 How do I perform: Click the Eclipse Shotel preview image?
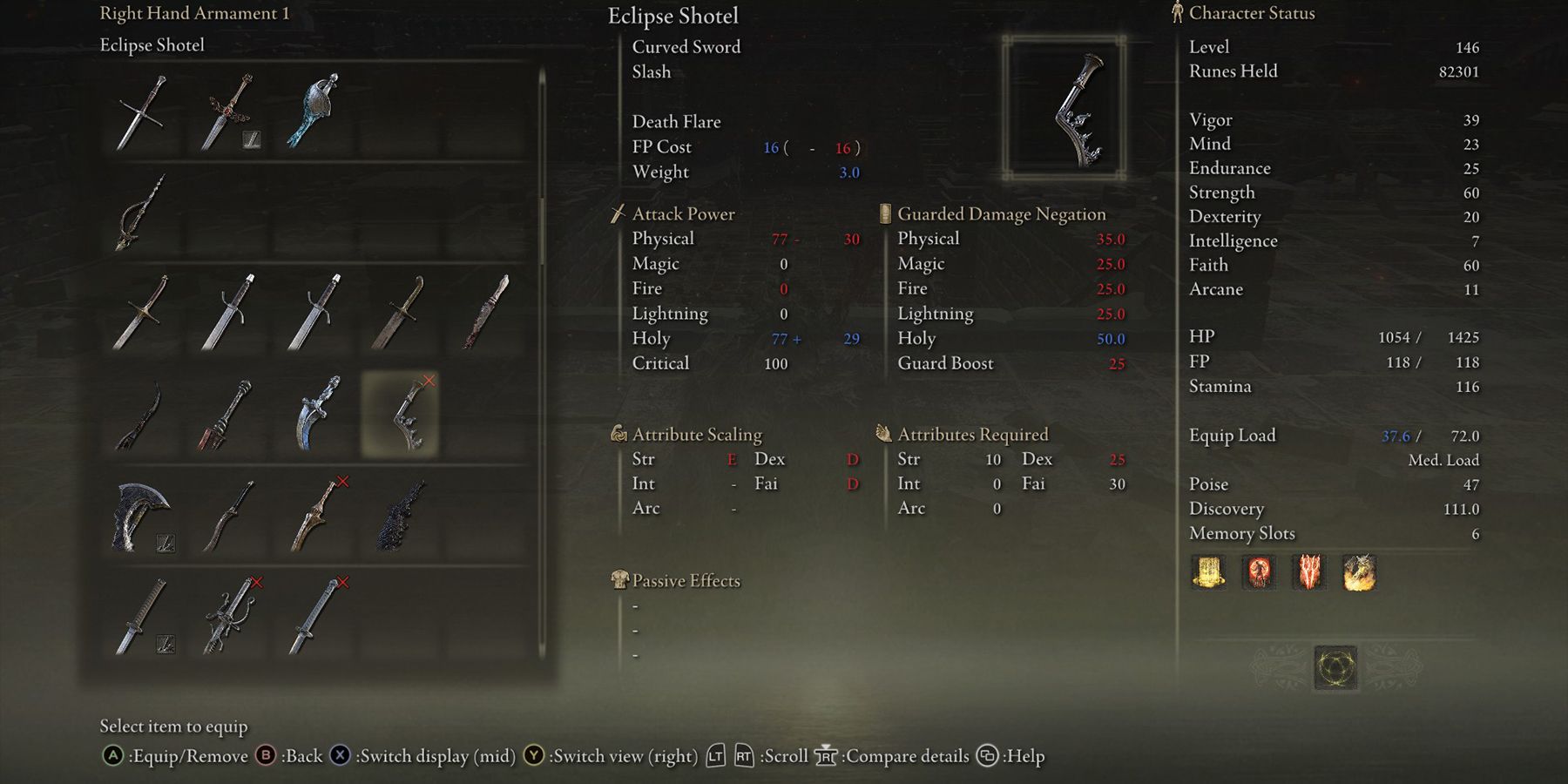pyautogui.click(x=1064, y=109)
